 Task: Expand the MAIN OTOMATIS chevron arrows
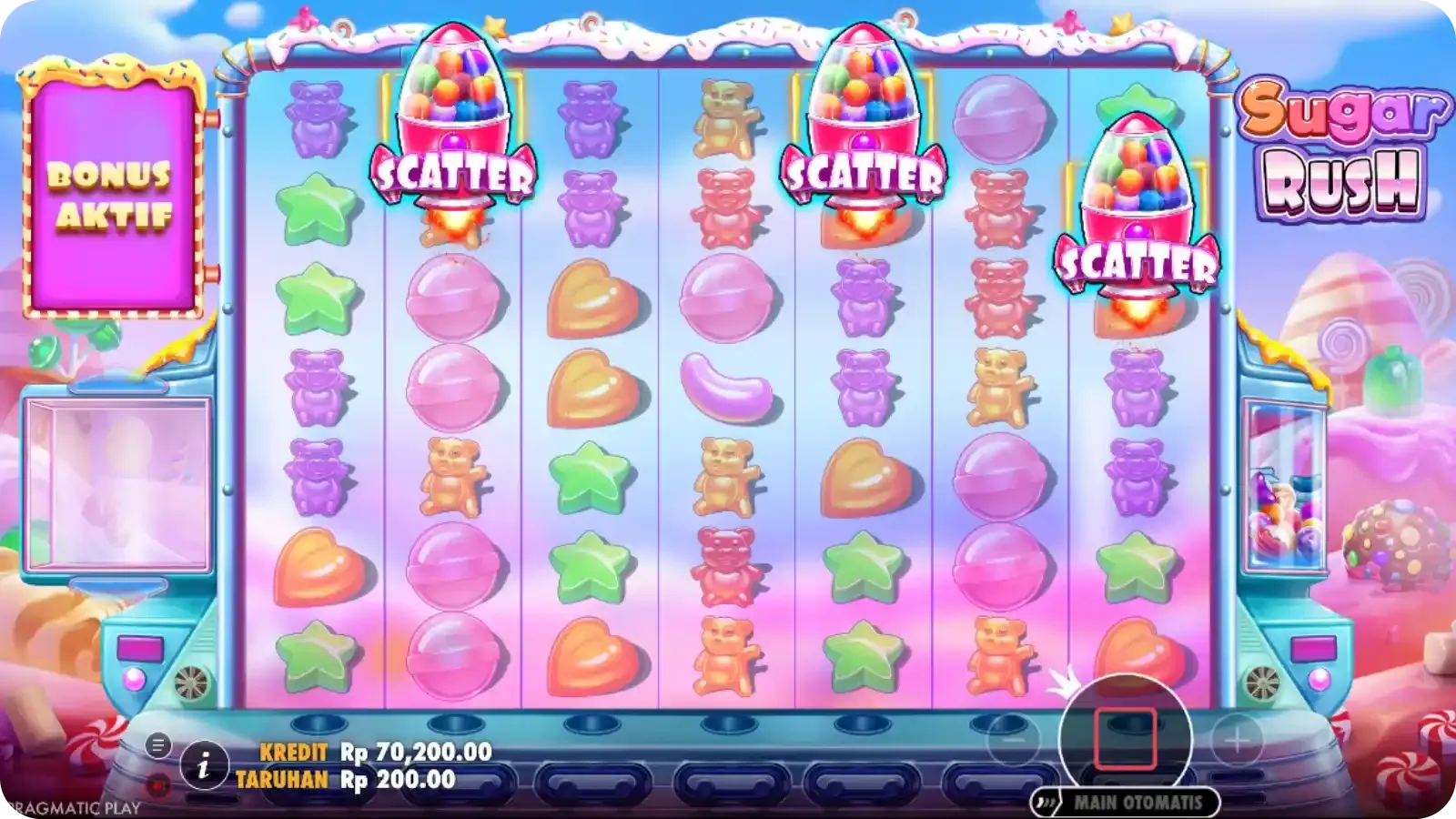1046,802
